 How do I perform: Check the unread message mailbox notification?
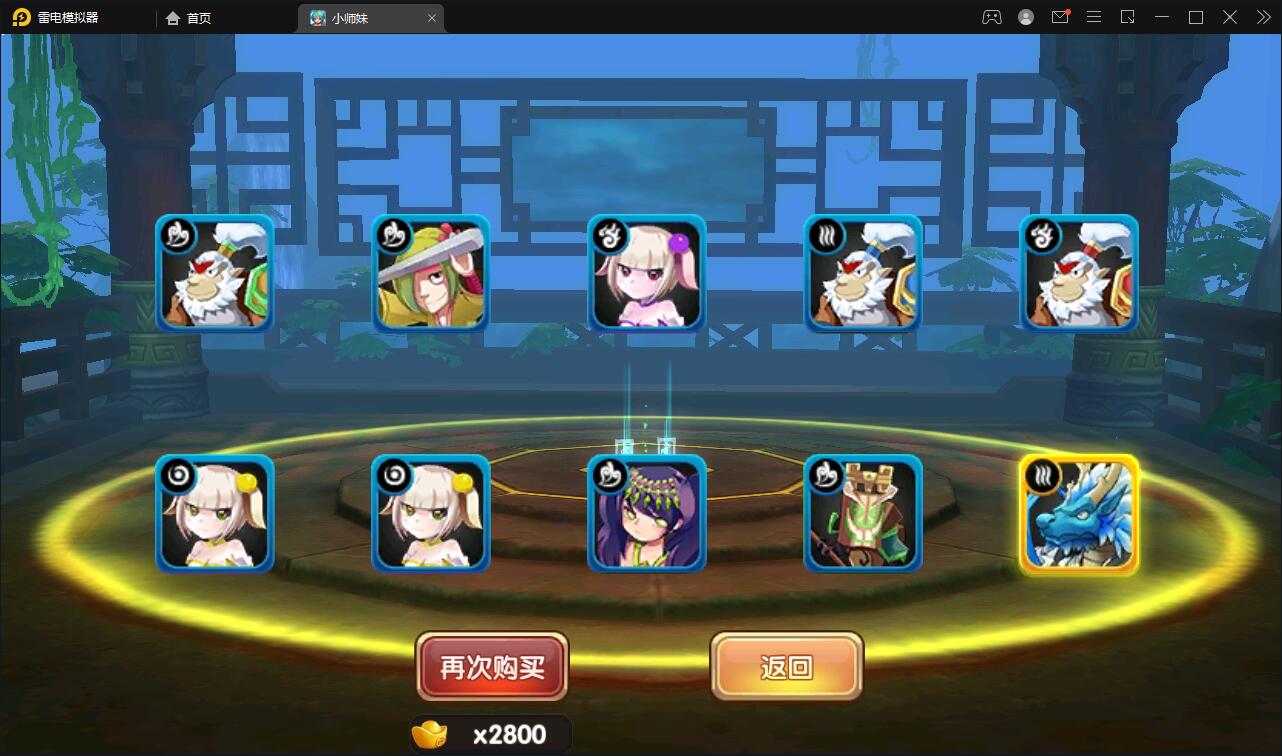click(x=1060, y=17)
